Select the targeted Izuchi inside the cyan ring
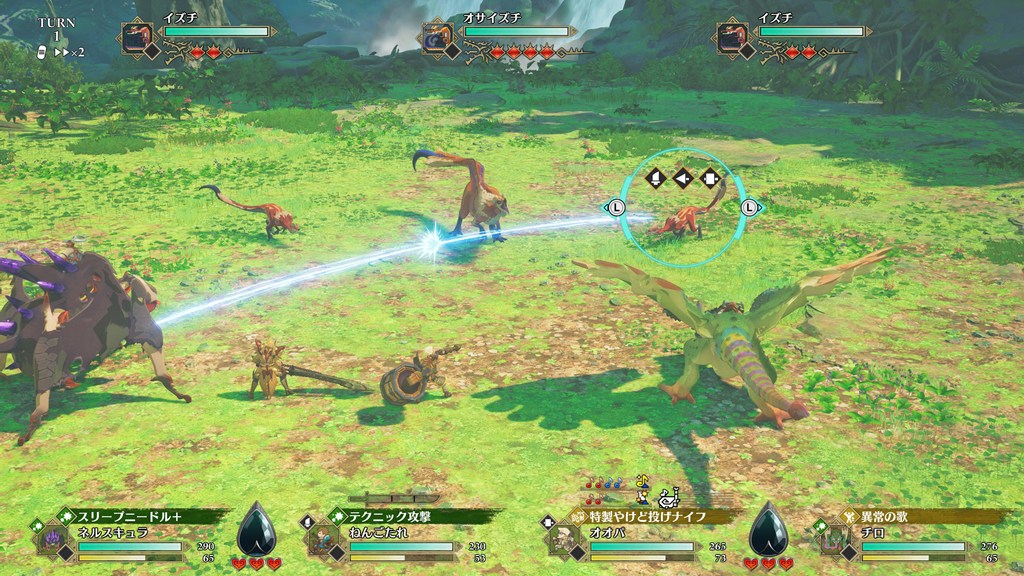 (682, 217)
